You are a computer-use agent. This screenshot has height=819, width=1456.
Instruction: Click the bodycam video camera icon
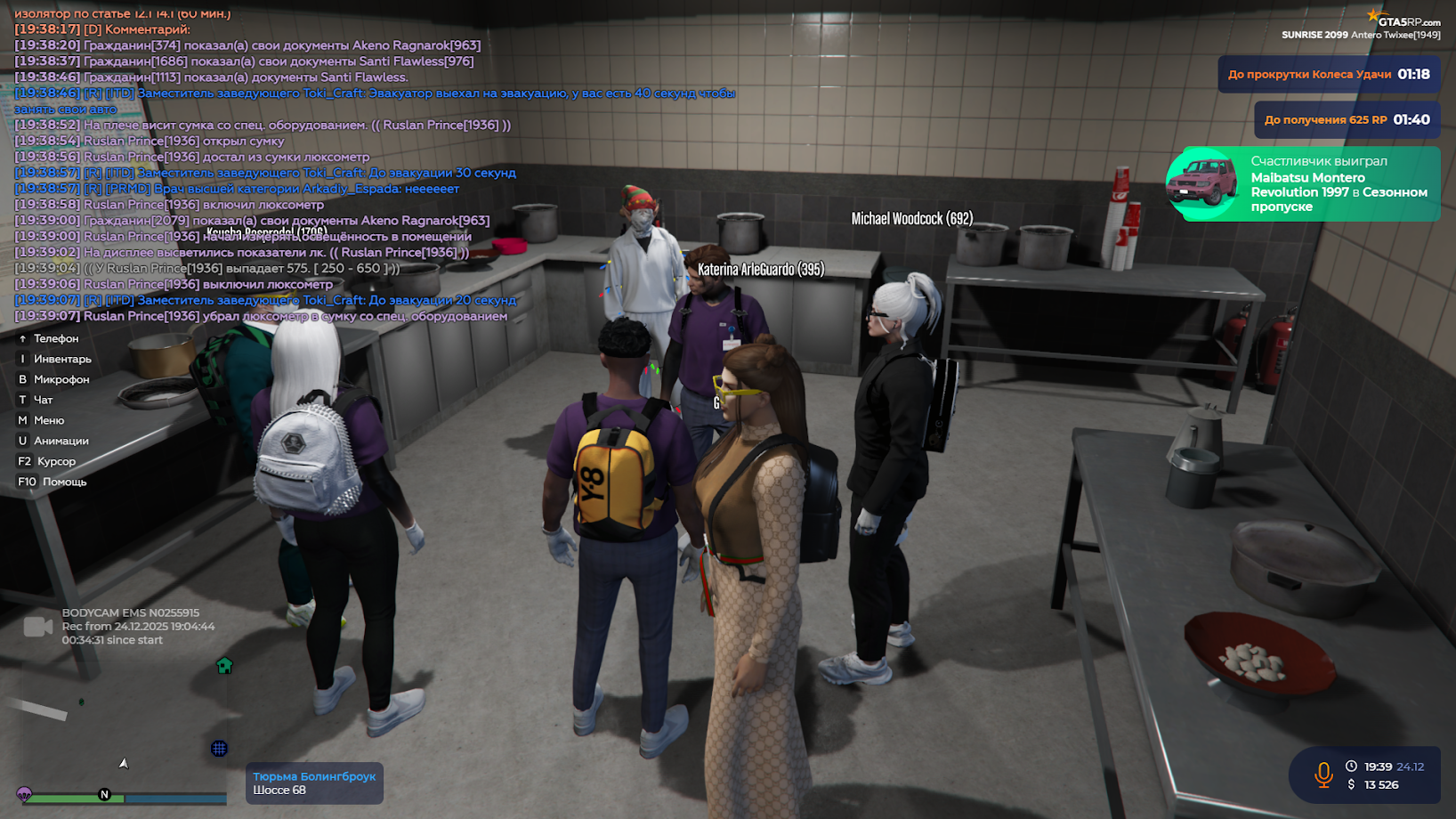click(39, 628)
